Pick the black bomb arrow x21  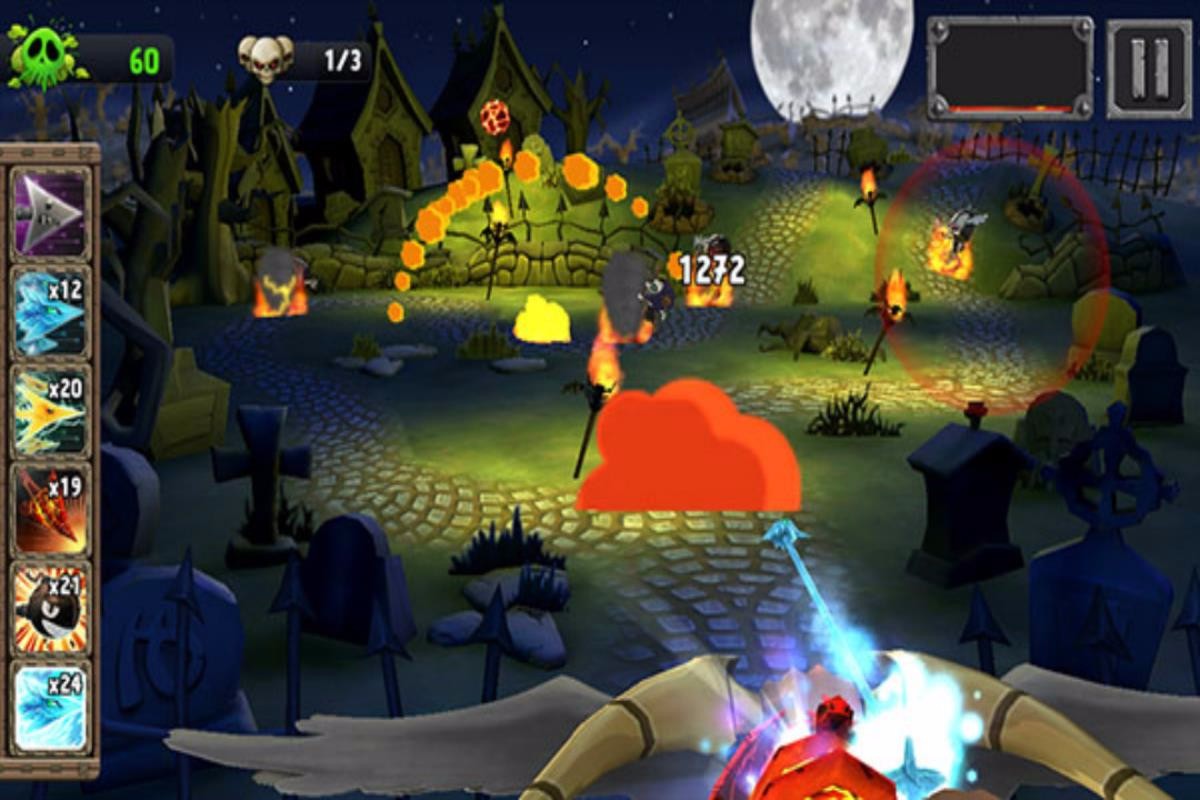[x=51, y=608]
